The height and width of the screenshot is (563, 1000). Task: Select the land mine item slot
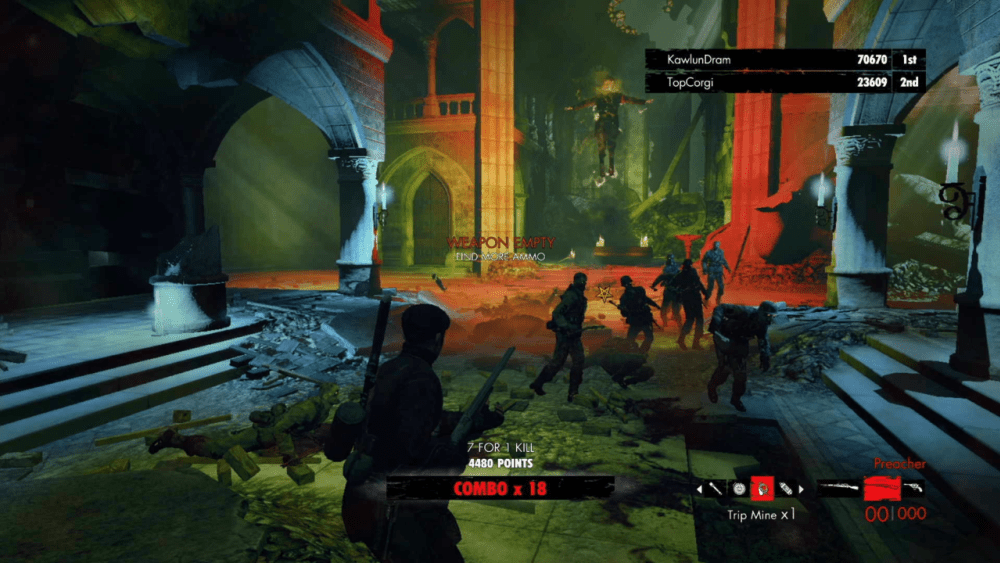(739, 489)
